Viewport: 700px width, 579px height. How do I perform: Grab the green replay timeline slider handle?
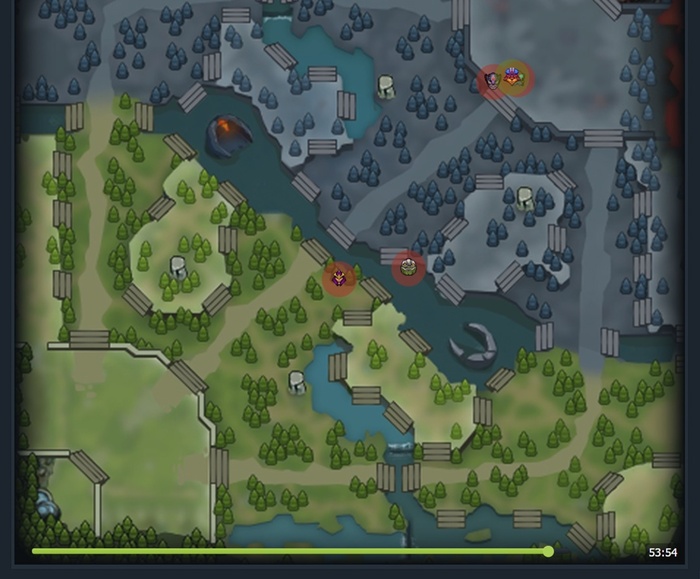click(x=548, y=551)
